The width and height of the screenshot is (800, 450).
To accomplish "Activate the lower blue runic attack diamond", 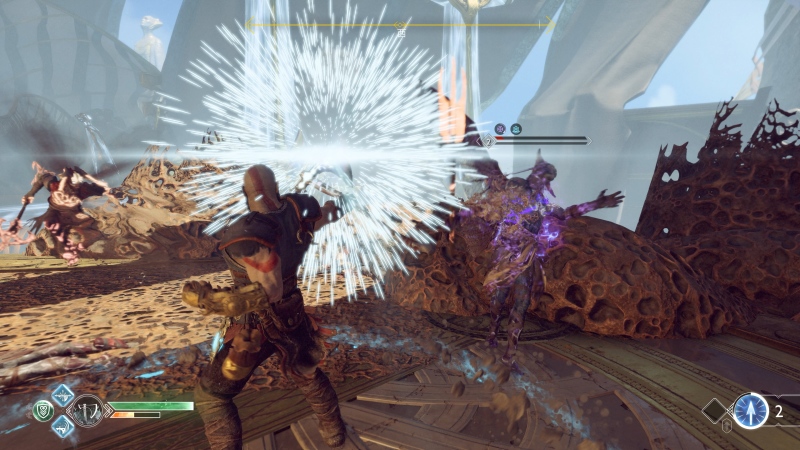I will [x=62, y=425].
